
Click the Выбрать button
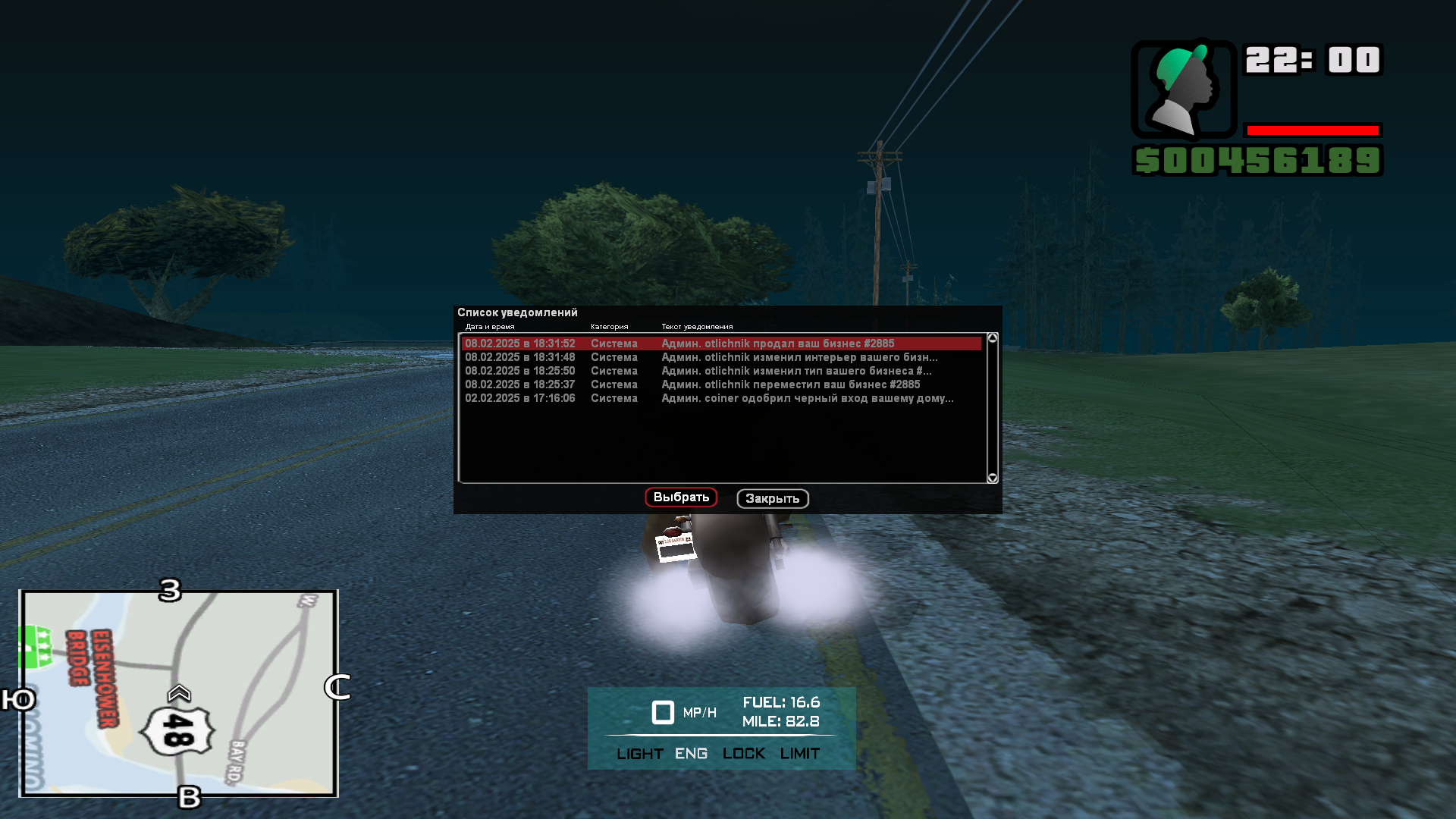pos(681,497)
